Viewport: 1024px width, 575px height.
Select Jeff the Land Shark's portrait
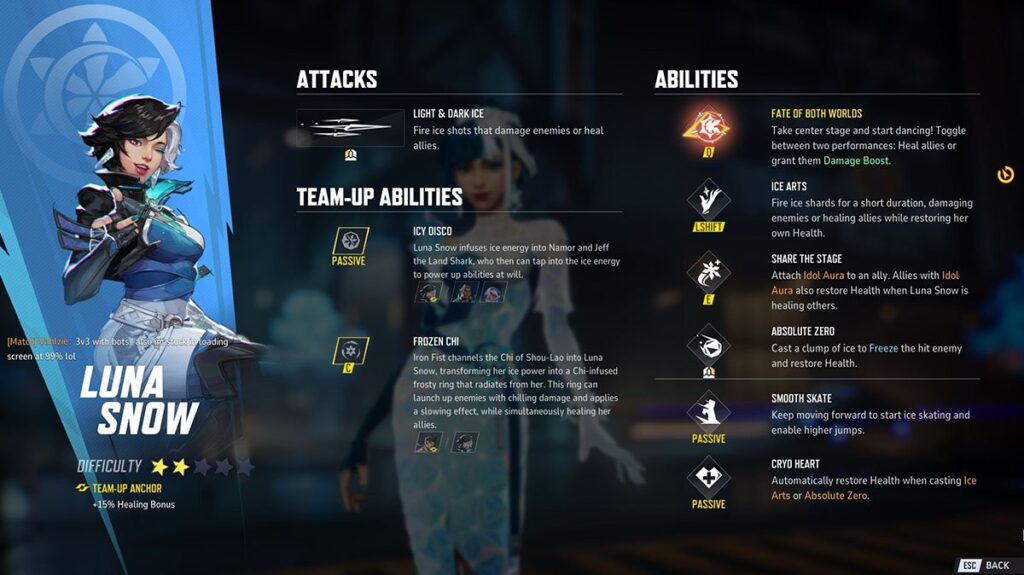coord(493,292)
